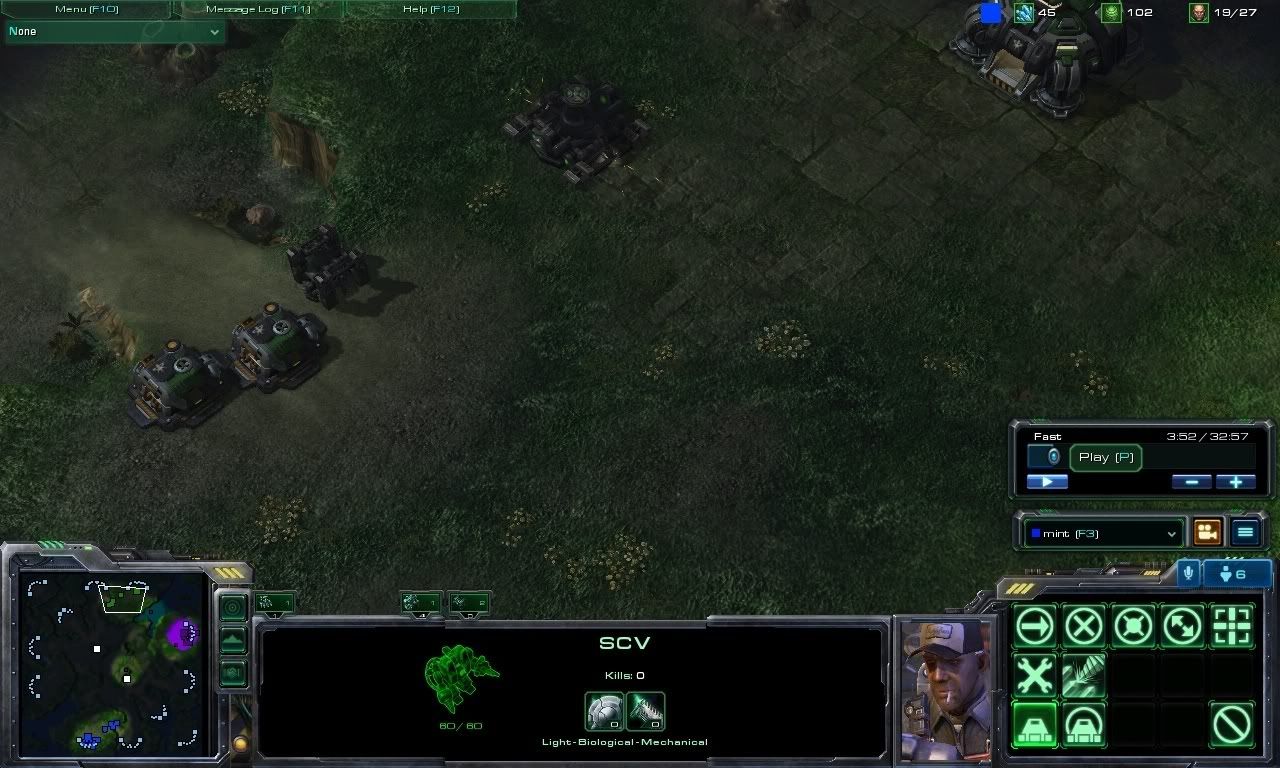1280x768 pixels.
Task: Open the Help (F12) menu
Action: [430, 9]
